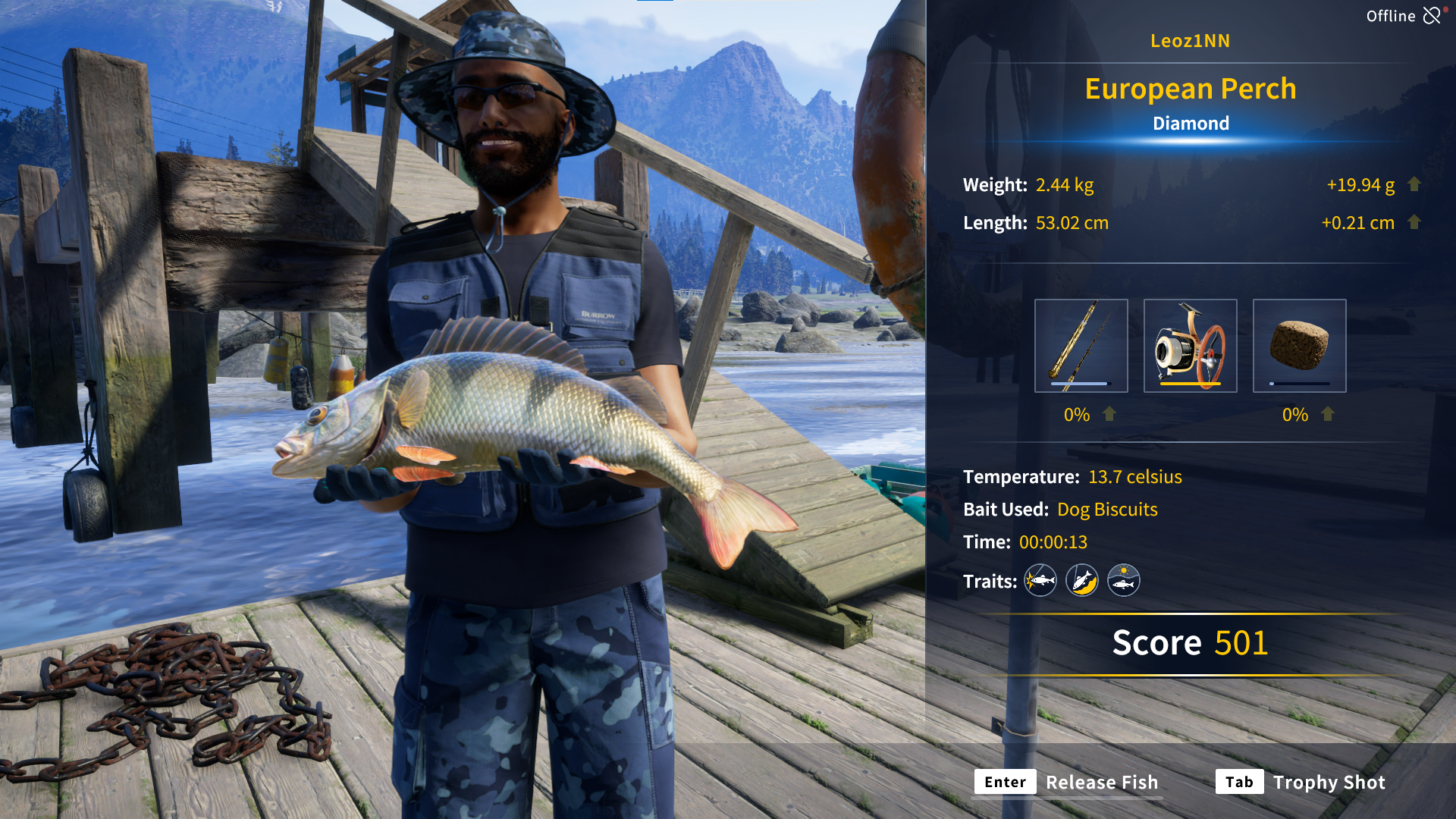Select the fishing rod equipment slot

click(1081, 346)
